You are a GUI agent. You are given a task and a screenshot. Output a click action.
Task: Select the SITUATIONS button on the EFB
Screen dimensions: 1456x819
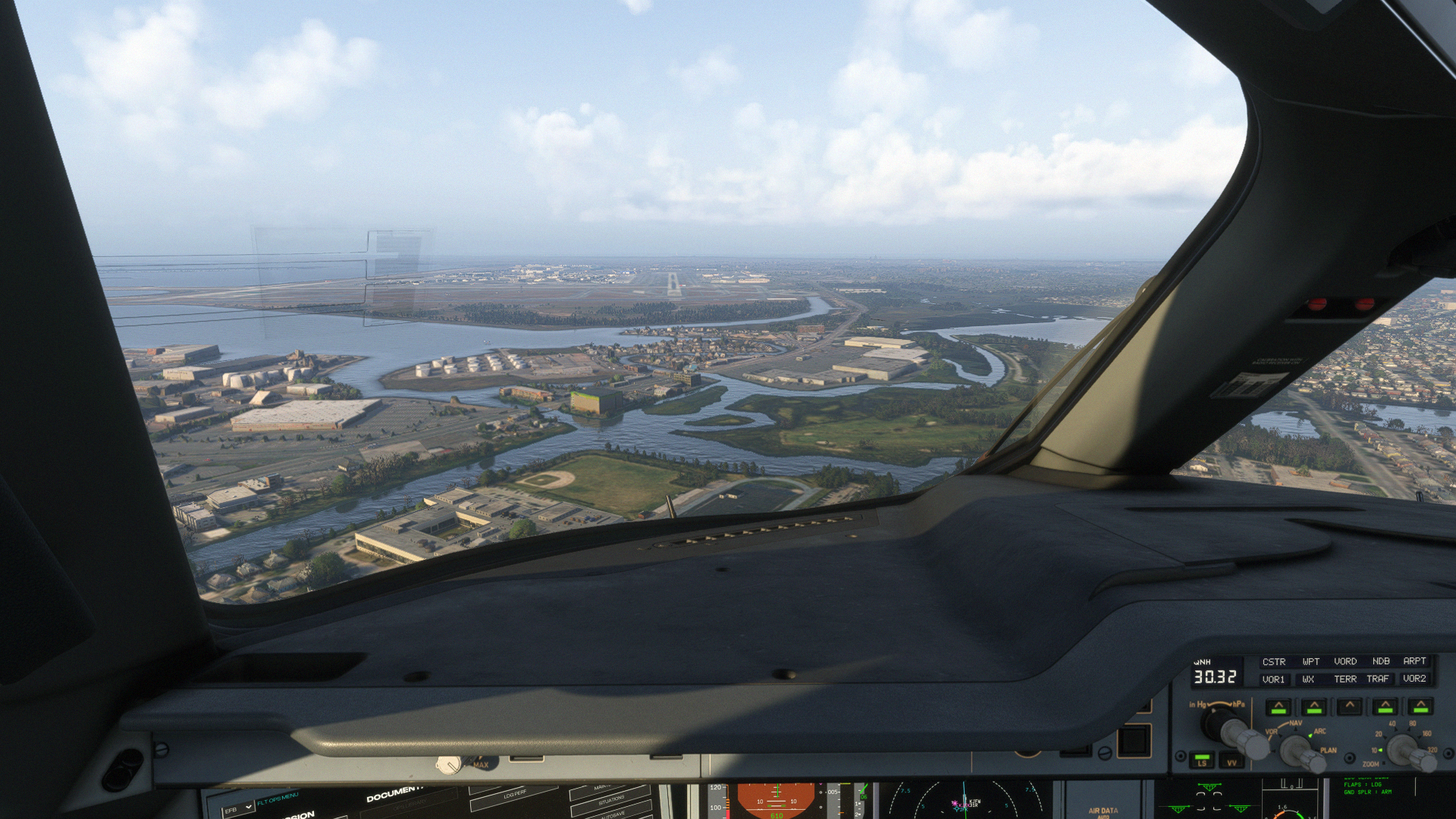(610, 800)
